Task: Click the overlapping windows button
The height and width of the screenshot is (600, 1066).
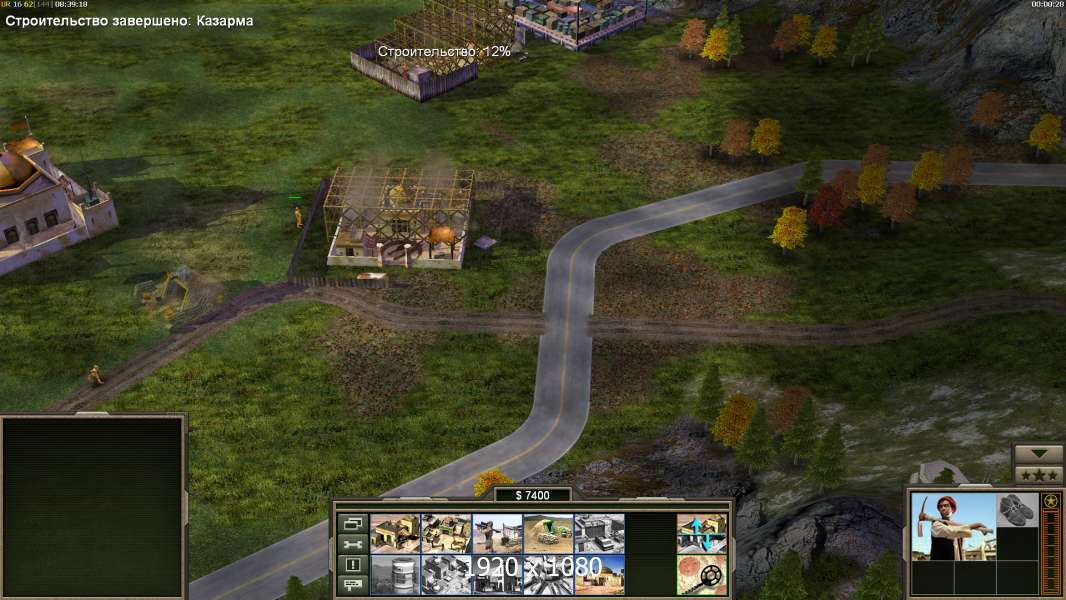Action: tap(351, 523)
